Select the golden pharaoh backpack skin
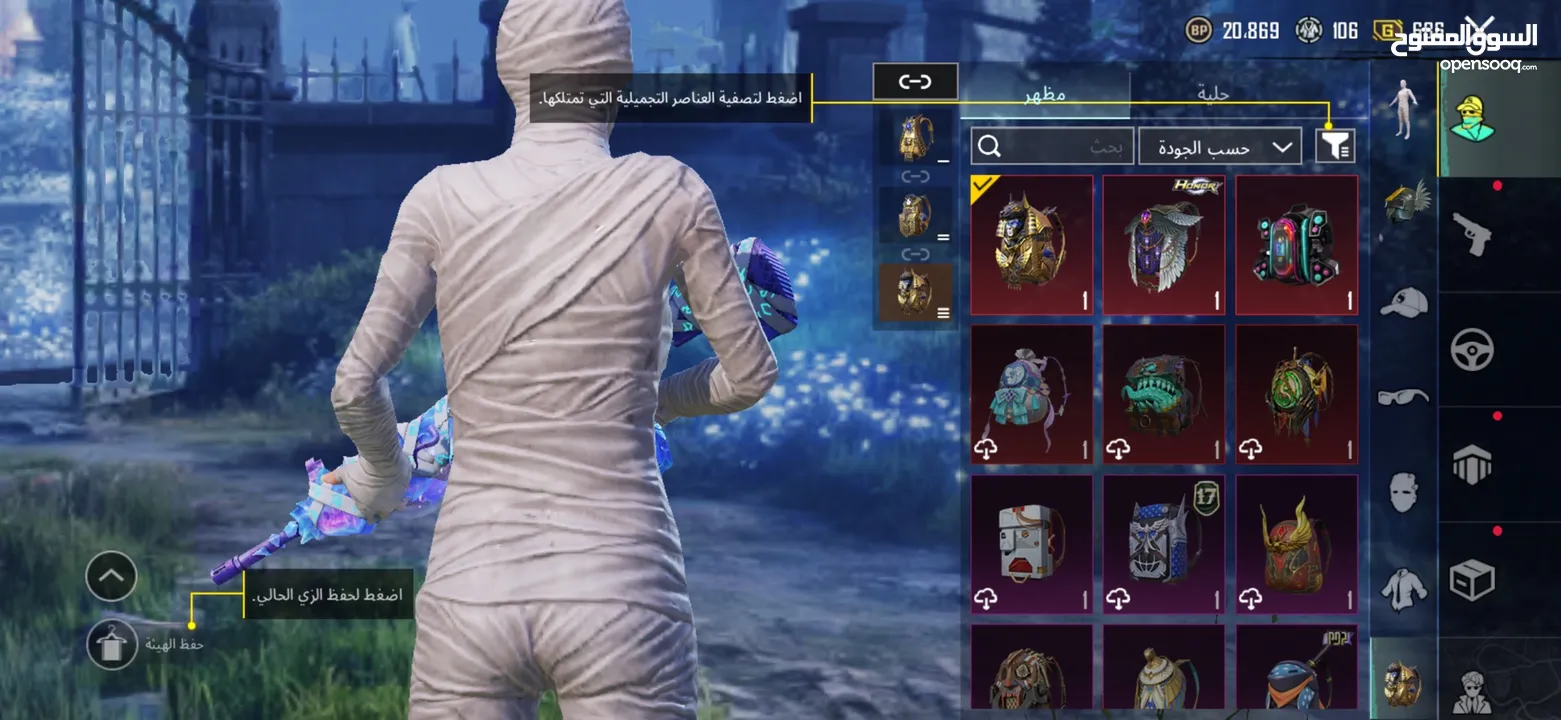1561x720 pixels. (1031, 245)
